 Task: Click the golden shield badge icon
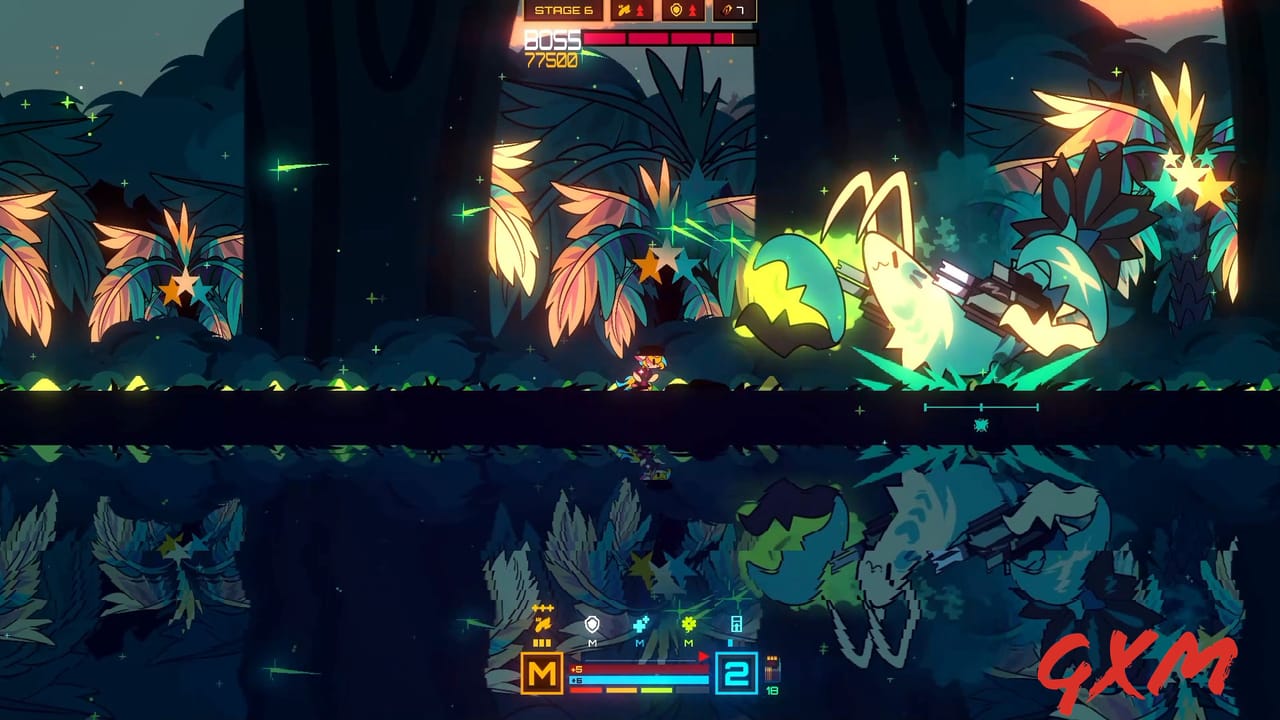click(x=676, y=10)
